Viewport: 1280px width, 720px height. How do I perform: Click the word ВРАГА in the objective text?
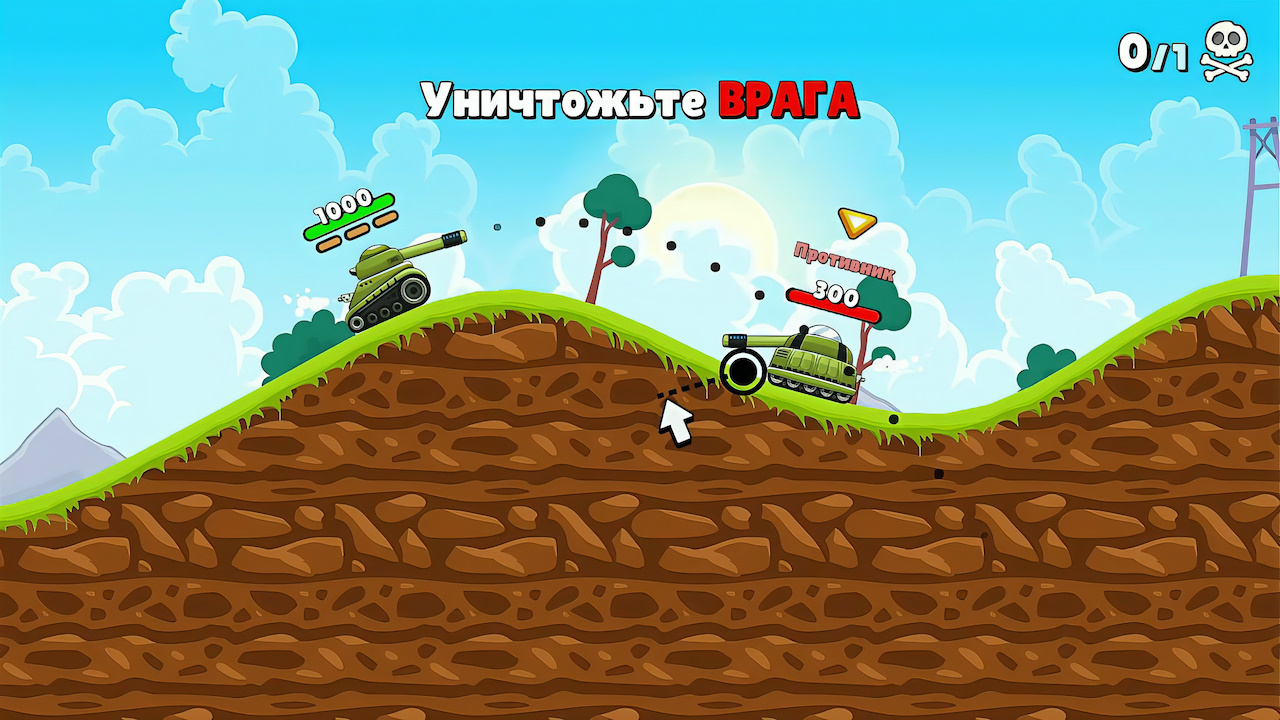click(x=792, y=98)
